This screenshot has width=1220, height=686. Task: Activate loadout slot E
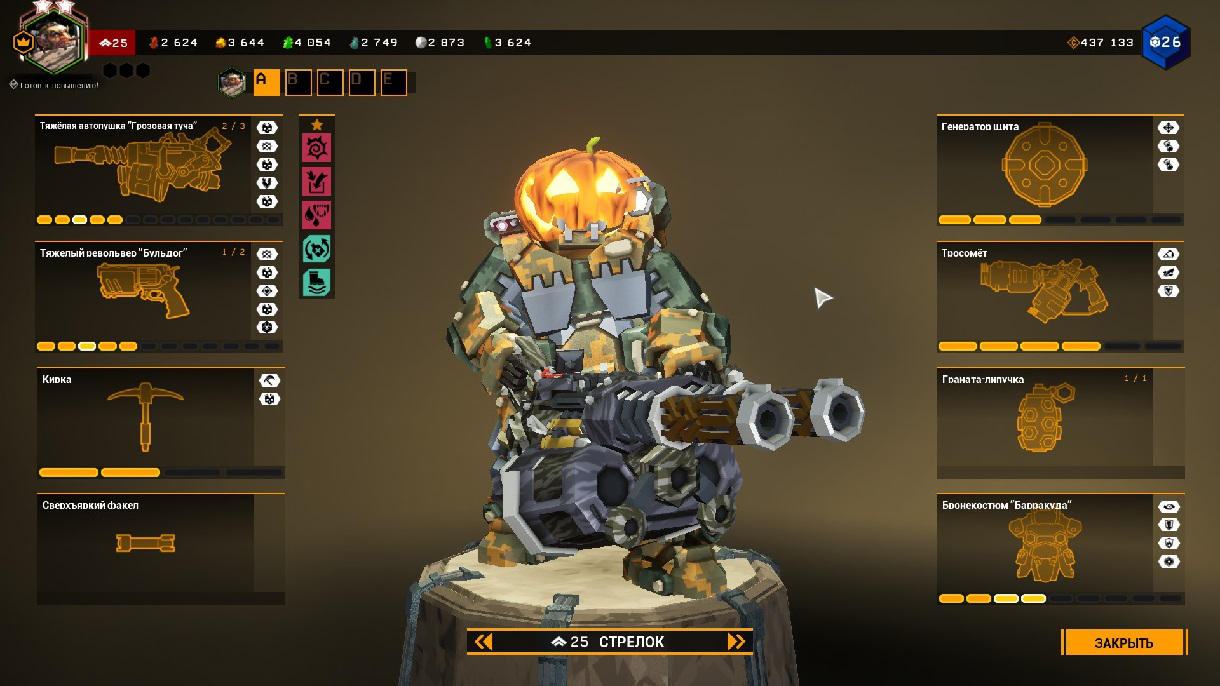[394, 82]
